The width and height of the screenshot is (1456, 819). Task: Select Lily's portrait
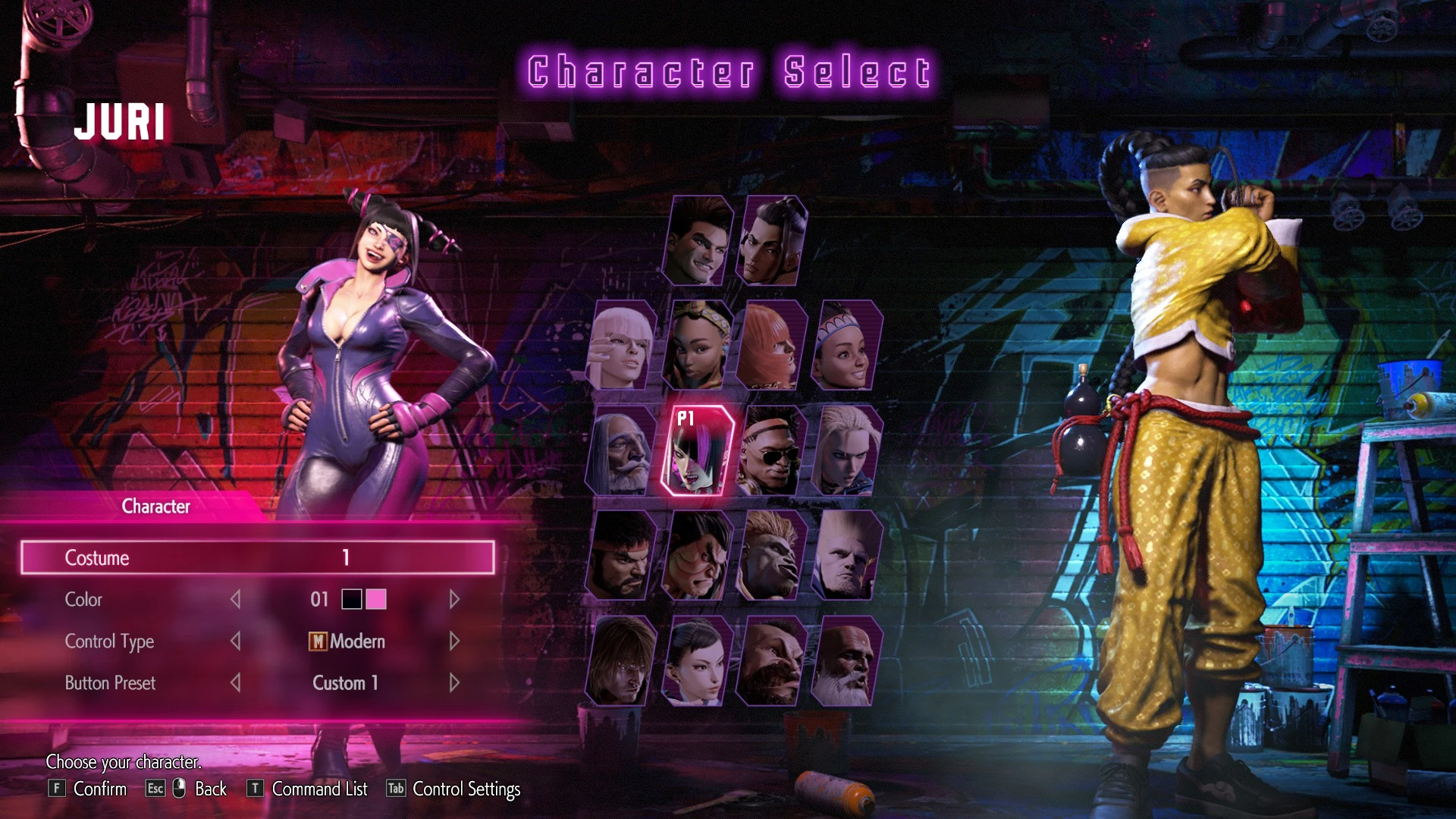(x=845, y=346)
